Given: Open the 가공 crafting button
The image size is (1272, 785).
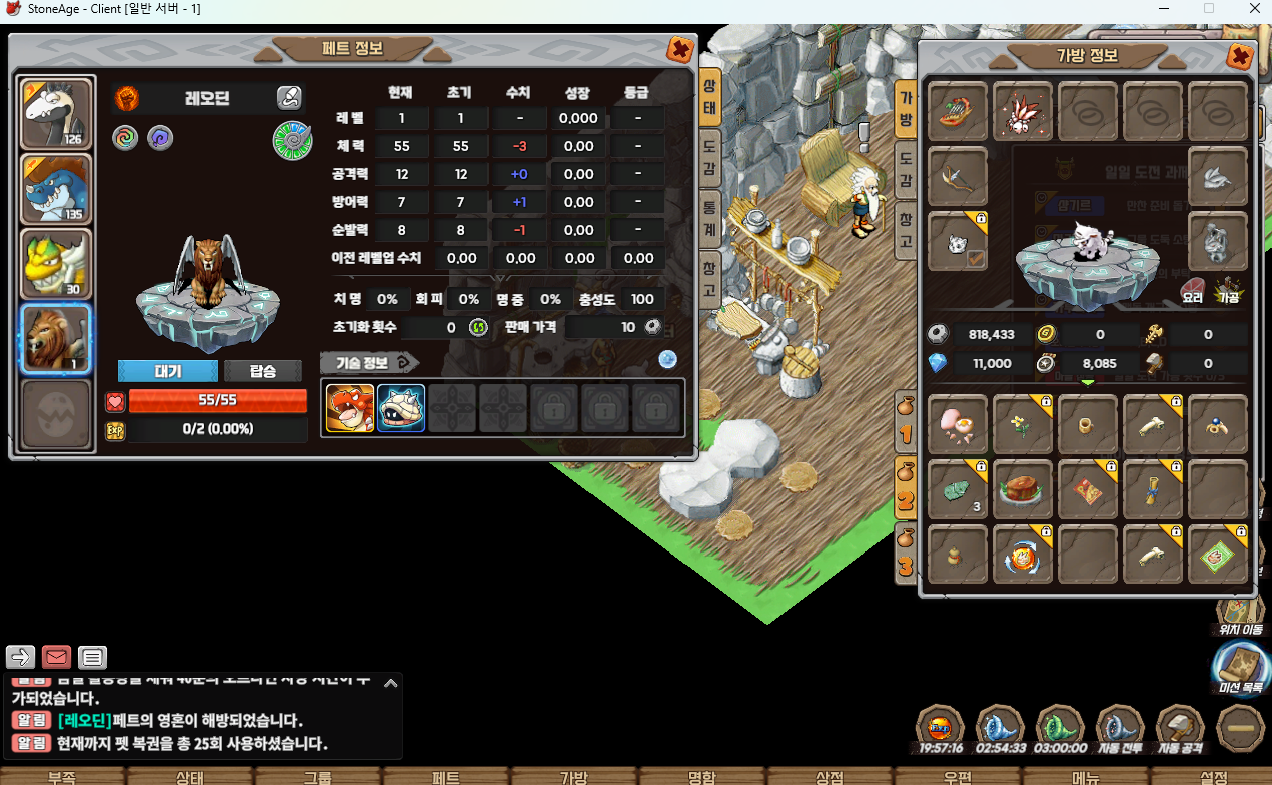Looking at the screenshot, I should click(1227, 292).
